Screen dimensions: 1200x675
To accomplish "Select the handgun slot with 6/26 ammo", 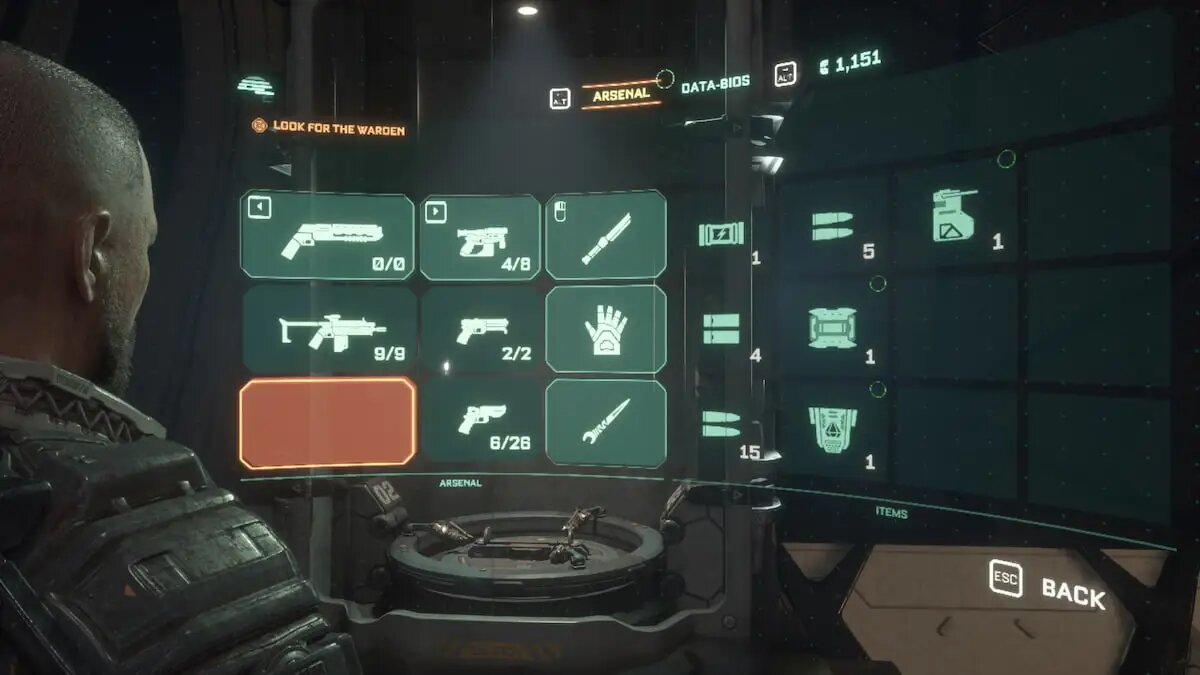I will pos(481,420).
